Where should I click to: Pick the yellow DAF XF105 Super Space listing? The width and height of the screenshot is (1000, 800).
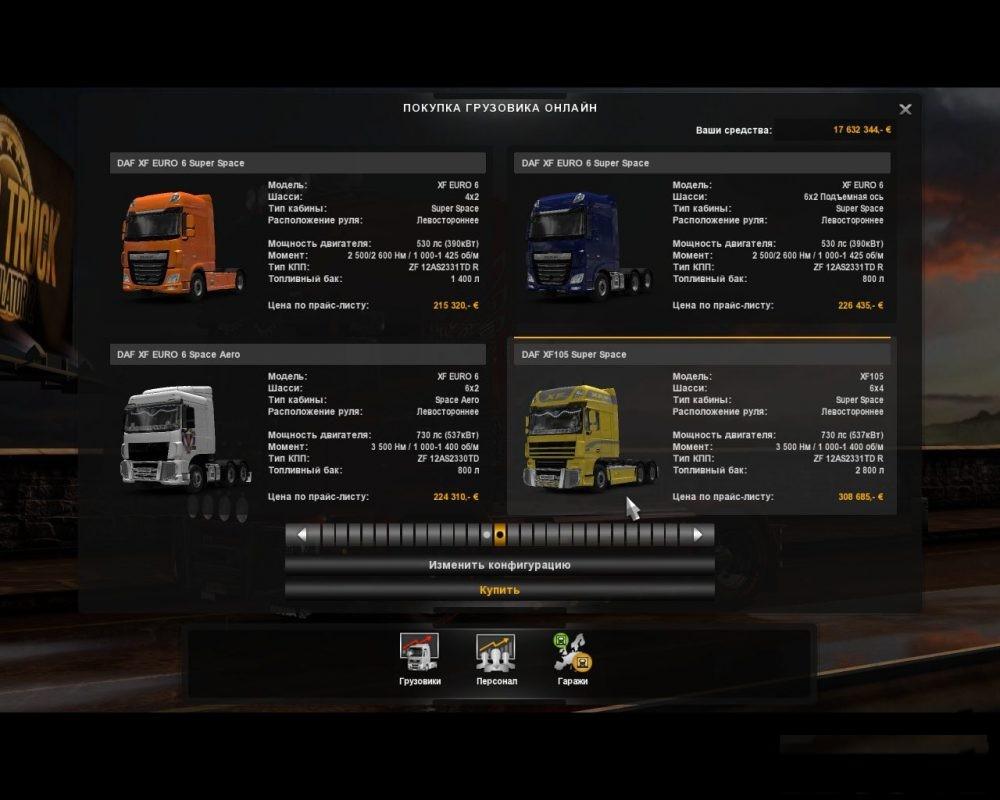[701, 432]
